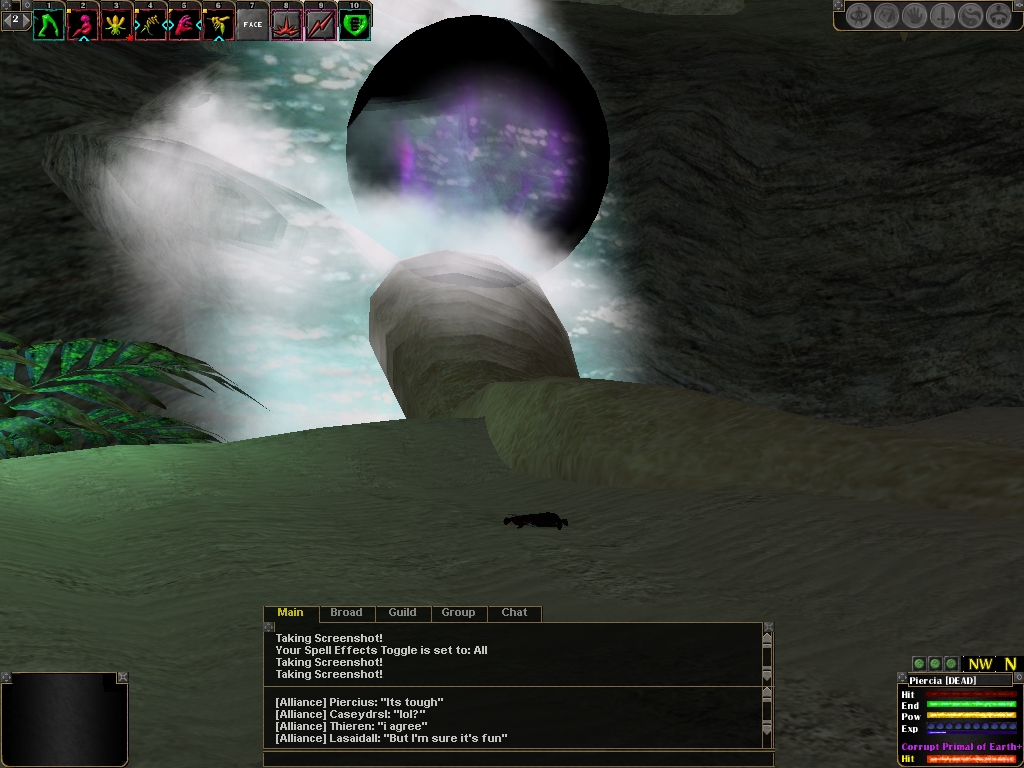Activate the red spiky burst ability in slot 8

coord(286,24)
